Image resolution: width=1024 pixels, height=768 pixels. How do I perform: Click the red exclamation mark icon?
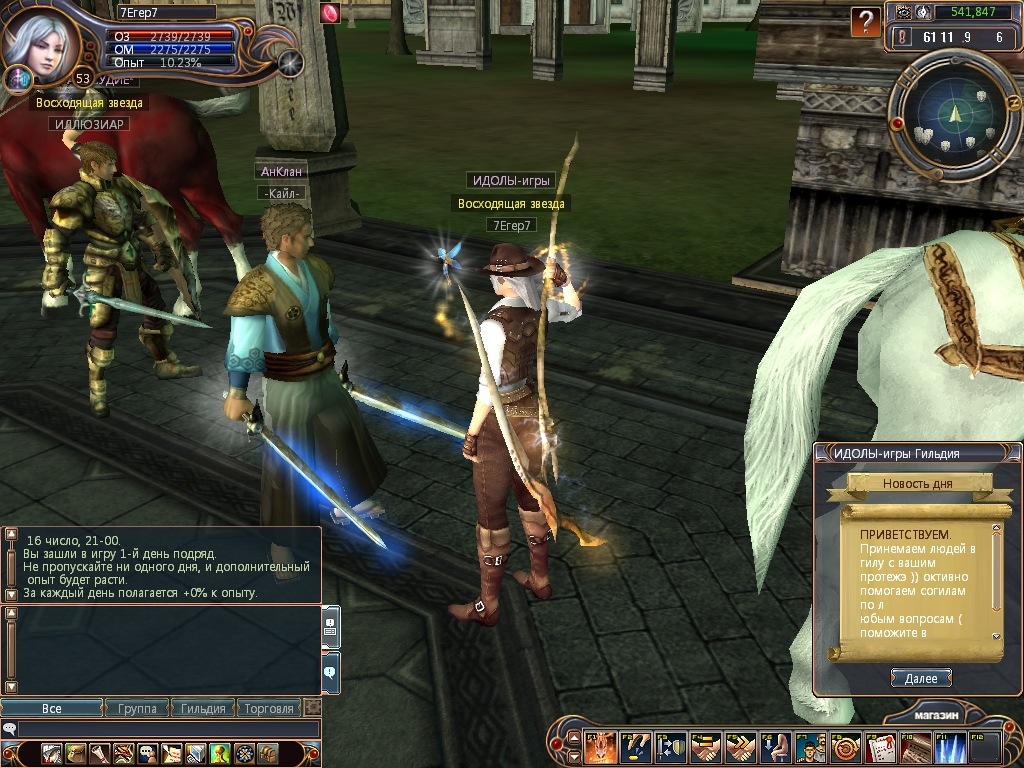tap(903, 38)
